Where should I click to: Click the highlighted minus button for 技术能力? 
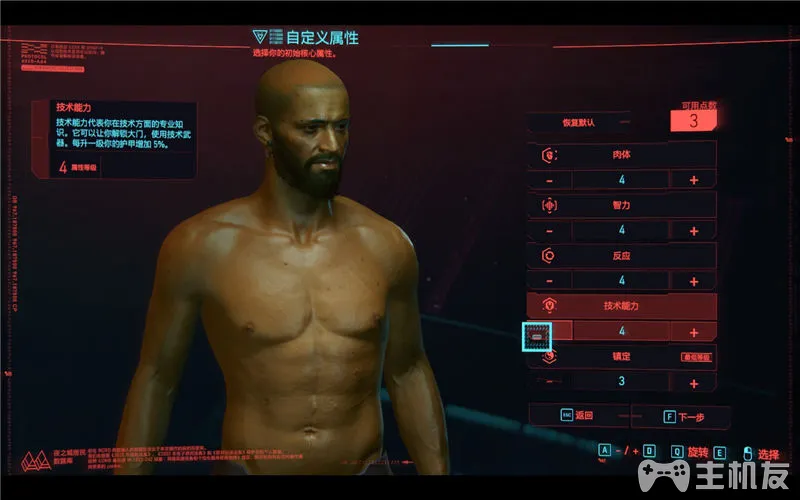[x=538, y=336]
